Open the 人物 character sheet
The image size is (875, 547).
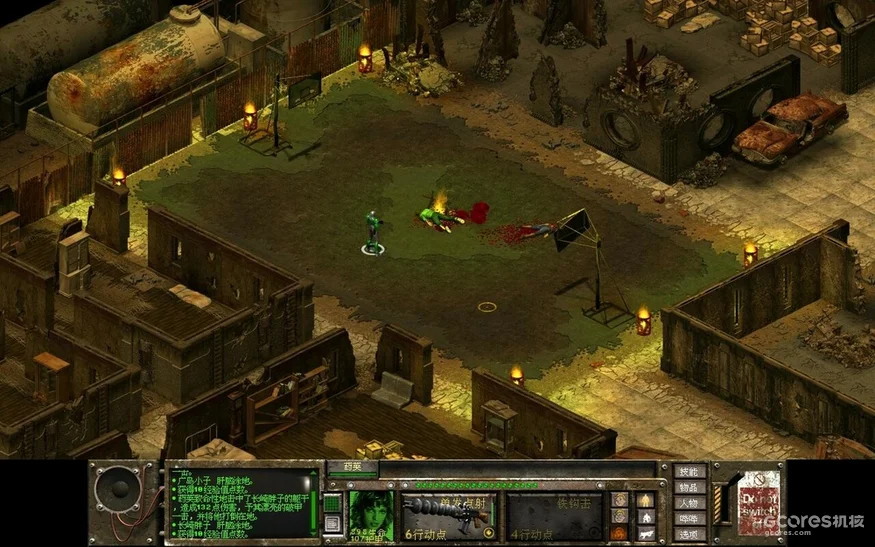[x=690, y=503]
